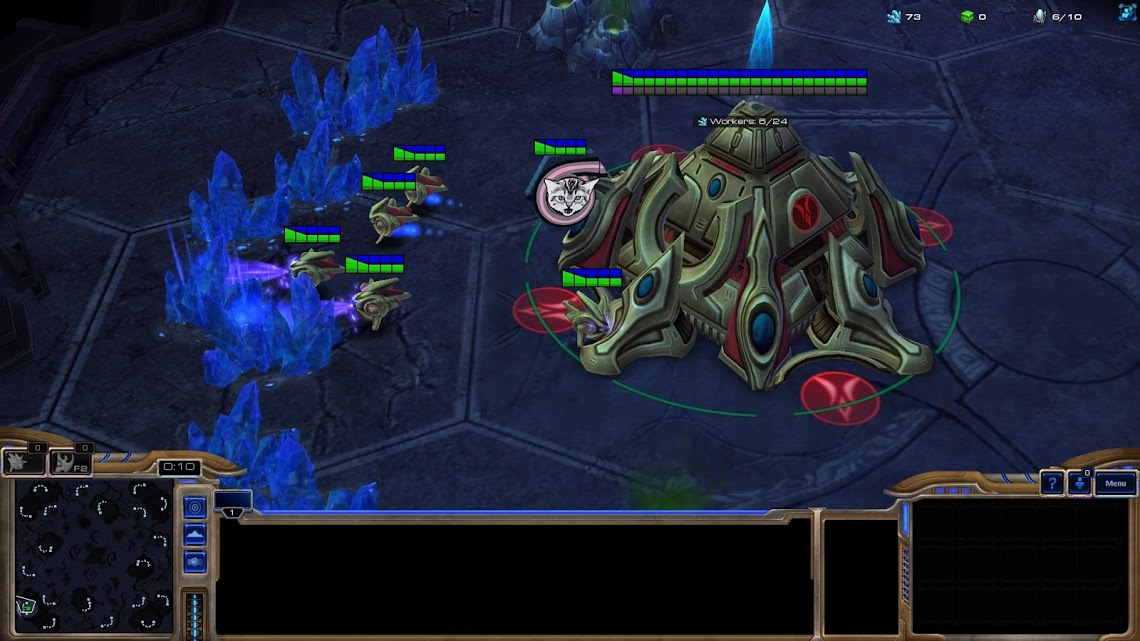Toggle the minimap handshake colors button

click(x=195, y=561)
